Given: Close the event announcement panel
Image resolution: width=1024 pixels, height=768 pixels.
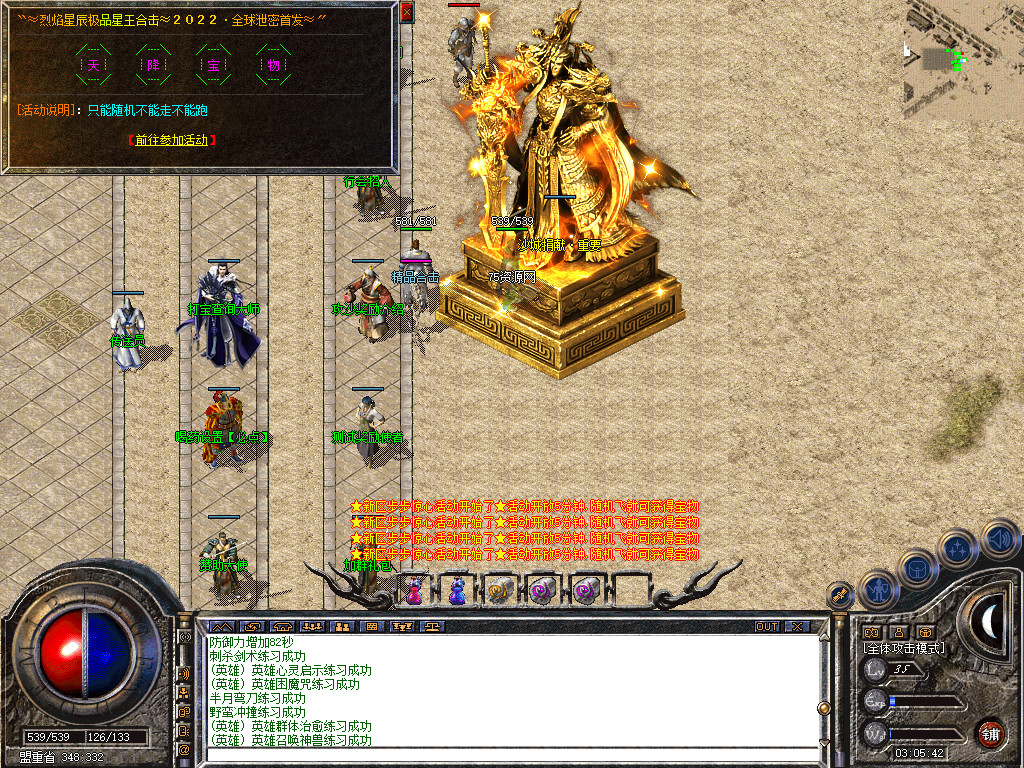Looking at the screenshot, I should (x=406, y=12).
